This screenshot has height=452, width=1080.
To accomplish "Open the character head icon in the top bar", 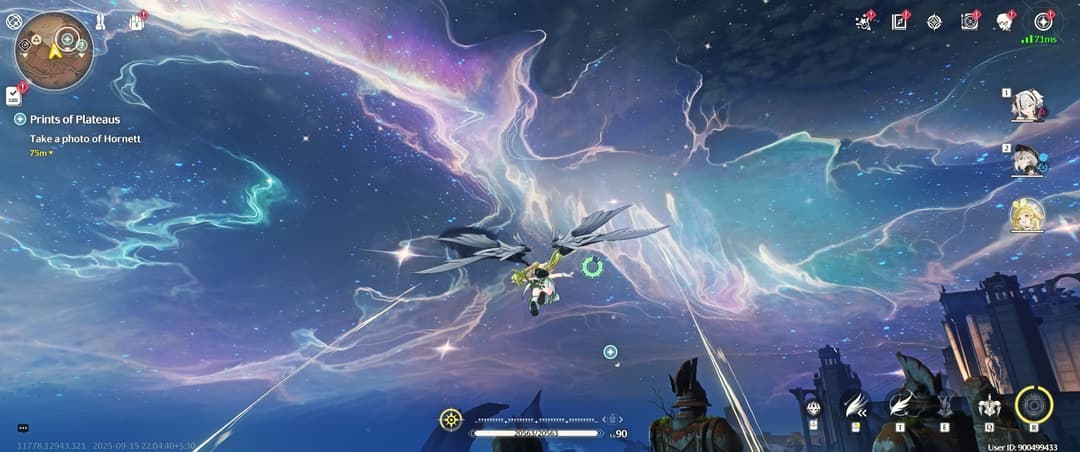I will click(x=1004, y=21).
